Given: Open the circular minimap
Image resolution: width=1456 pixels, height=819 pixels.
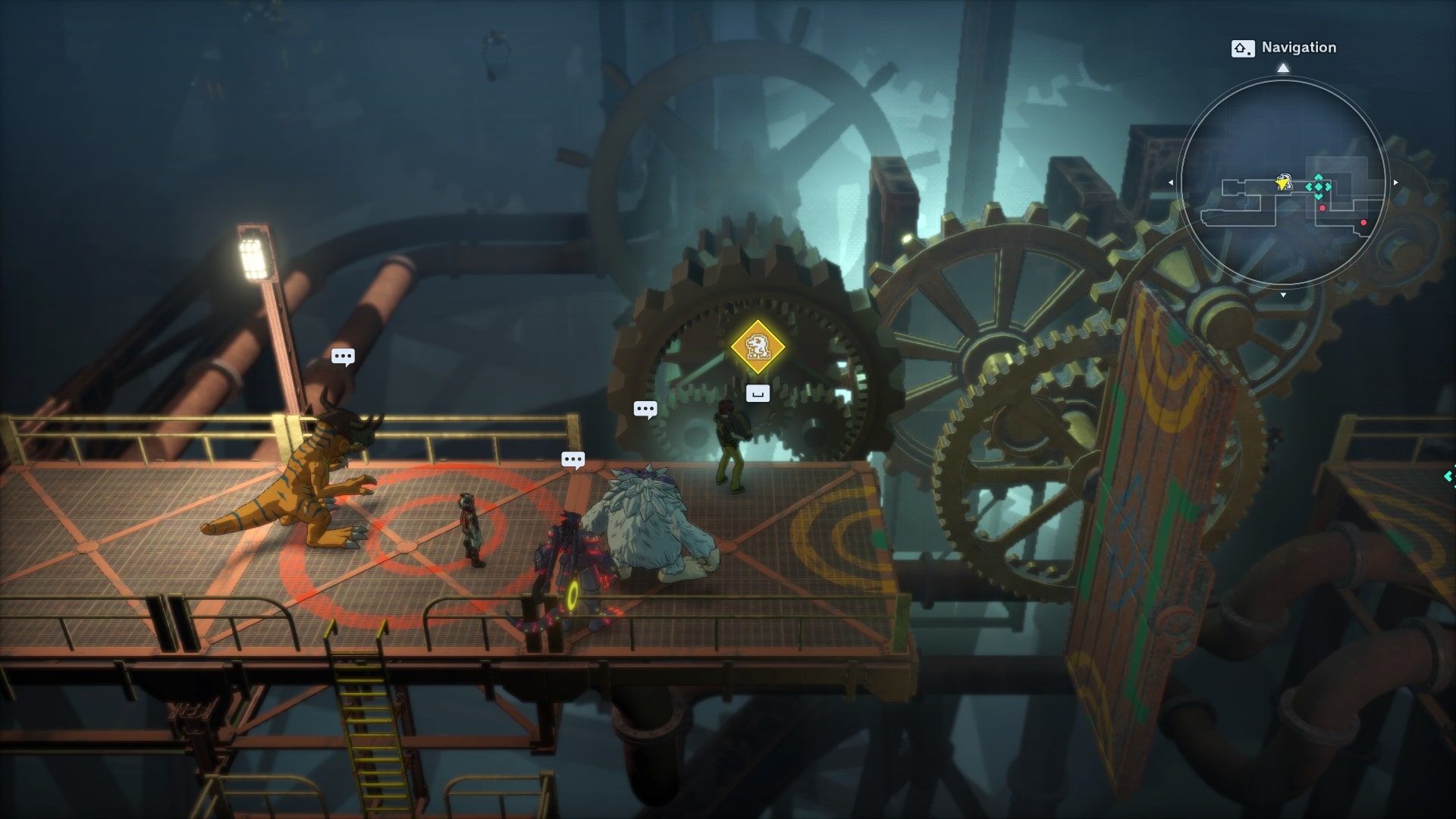Looking at the screenshot, I should [x=1283, y=182].
